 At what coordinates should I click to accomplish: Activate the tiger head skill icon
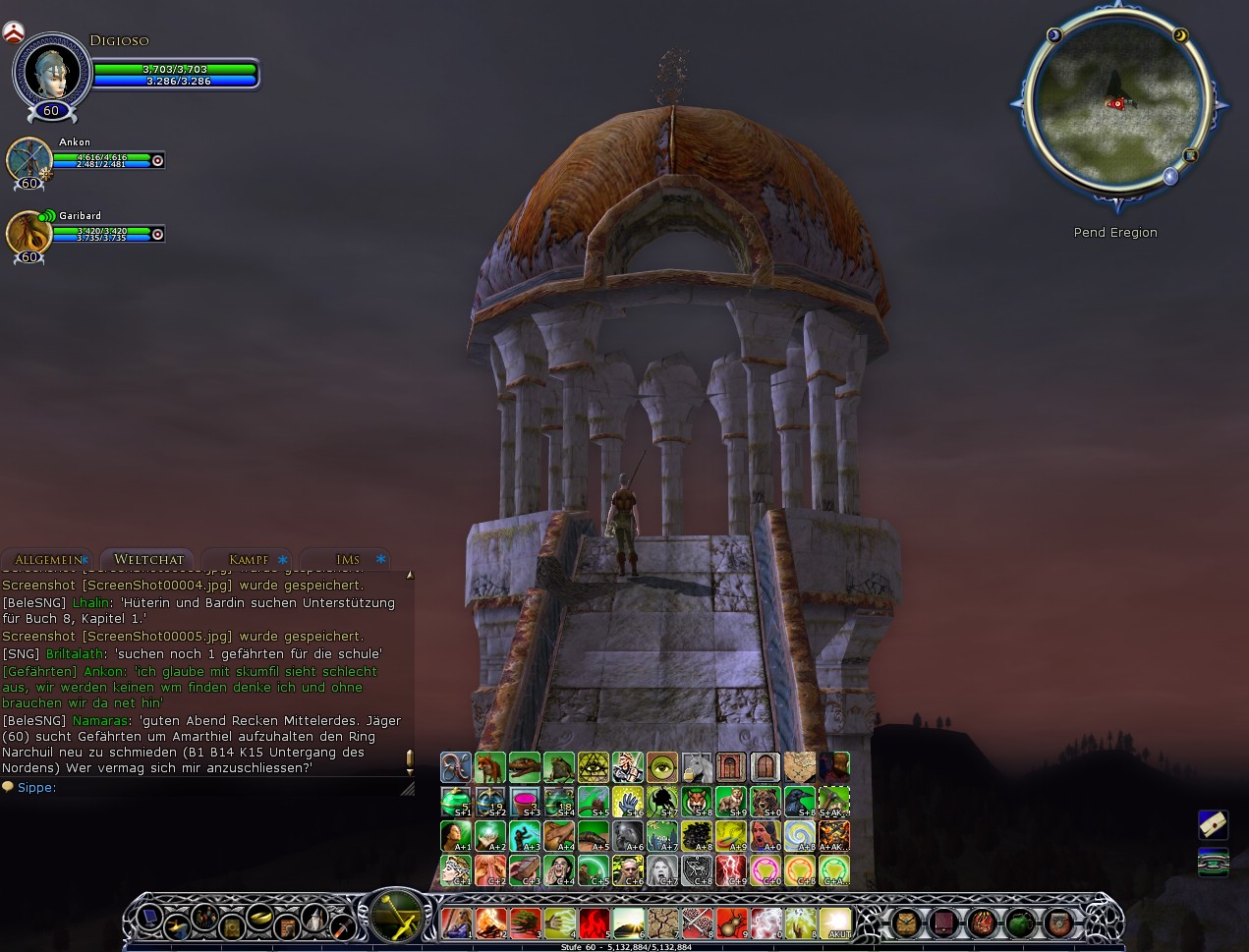pyautogui.click(x=696, y=802)
